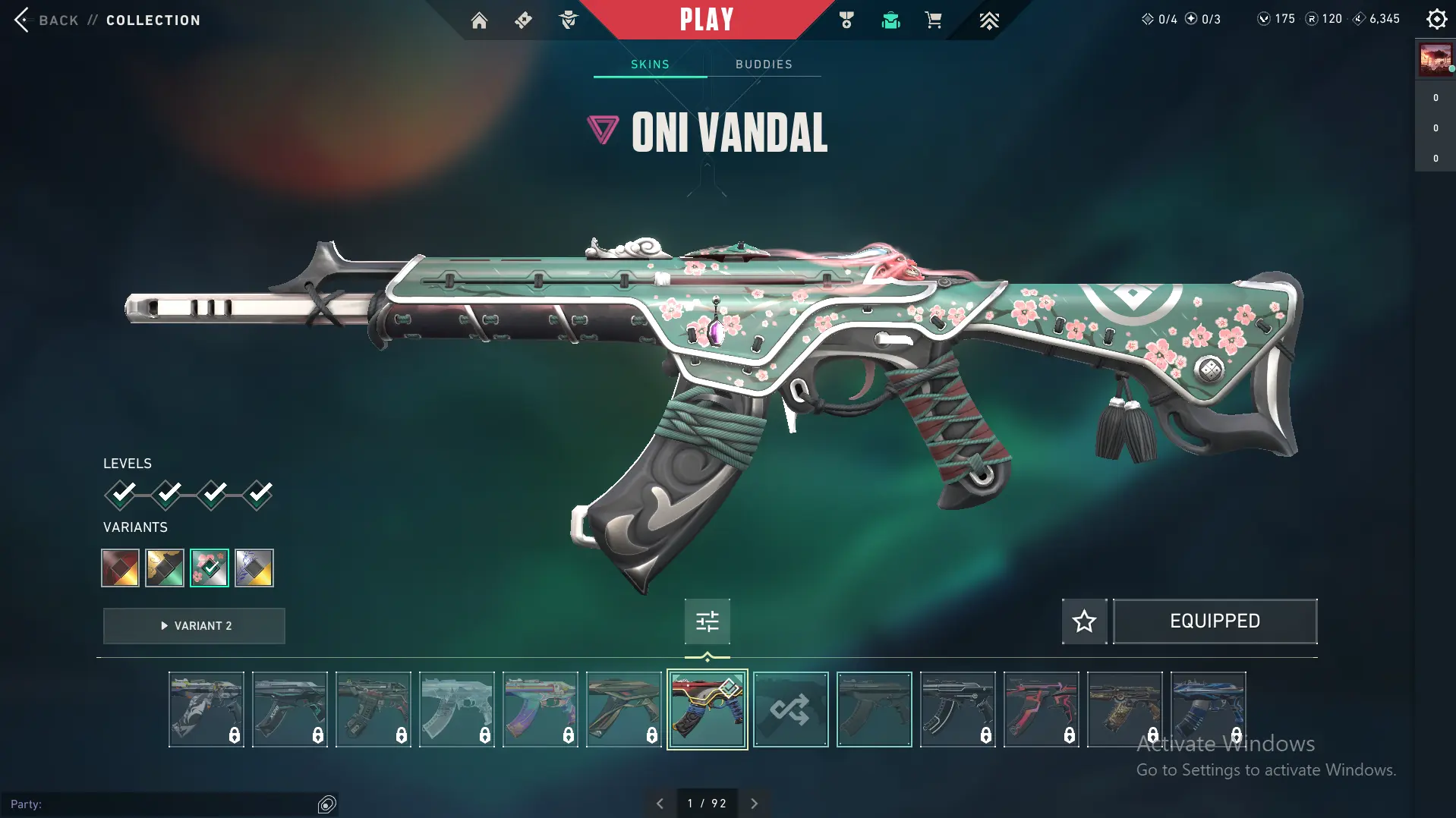Start a match with the PLAY button

[706, 20]
